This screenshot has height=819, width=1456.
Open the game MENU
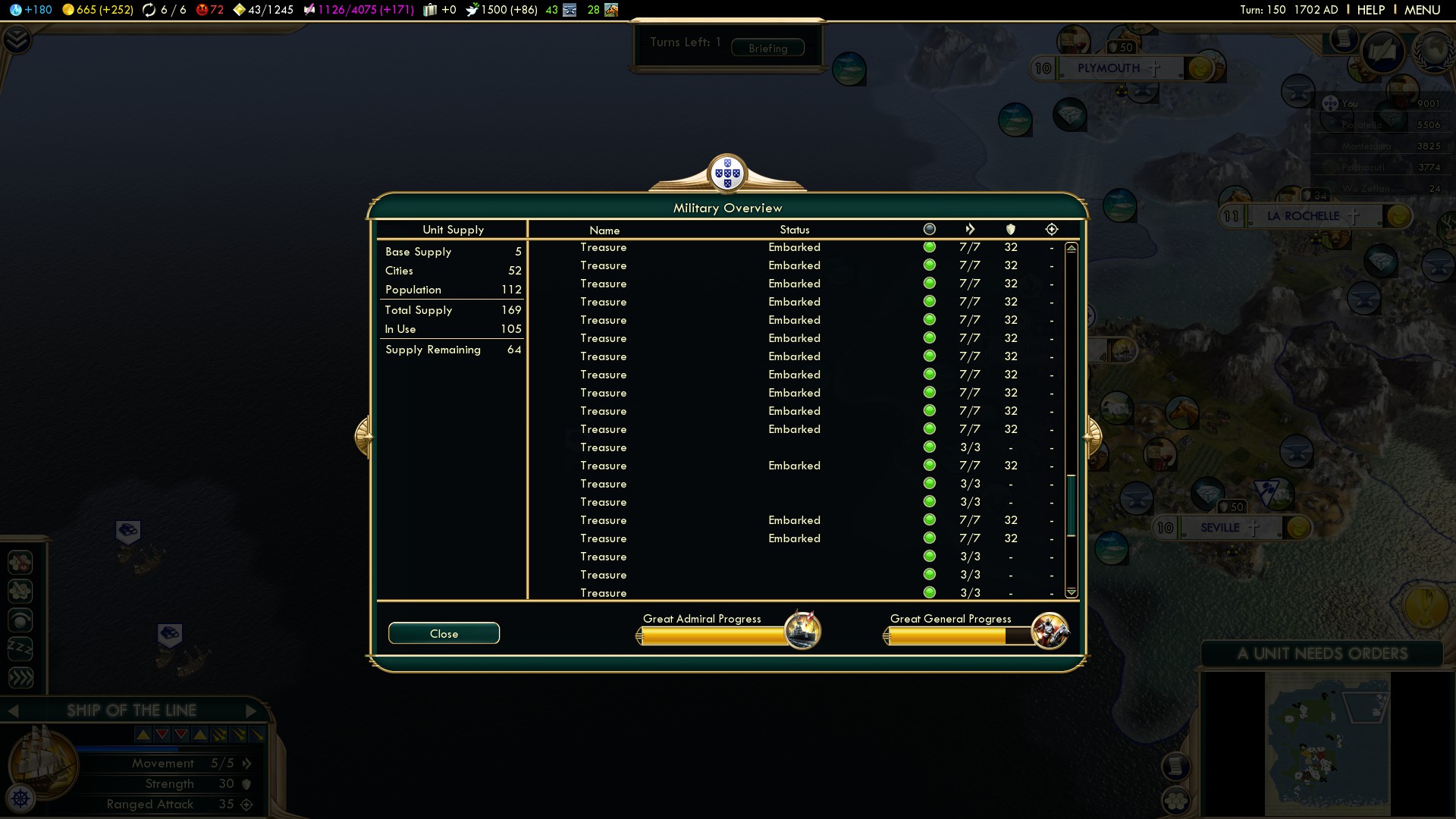coord(1422,10)
